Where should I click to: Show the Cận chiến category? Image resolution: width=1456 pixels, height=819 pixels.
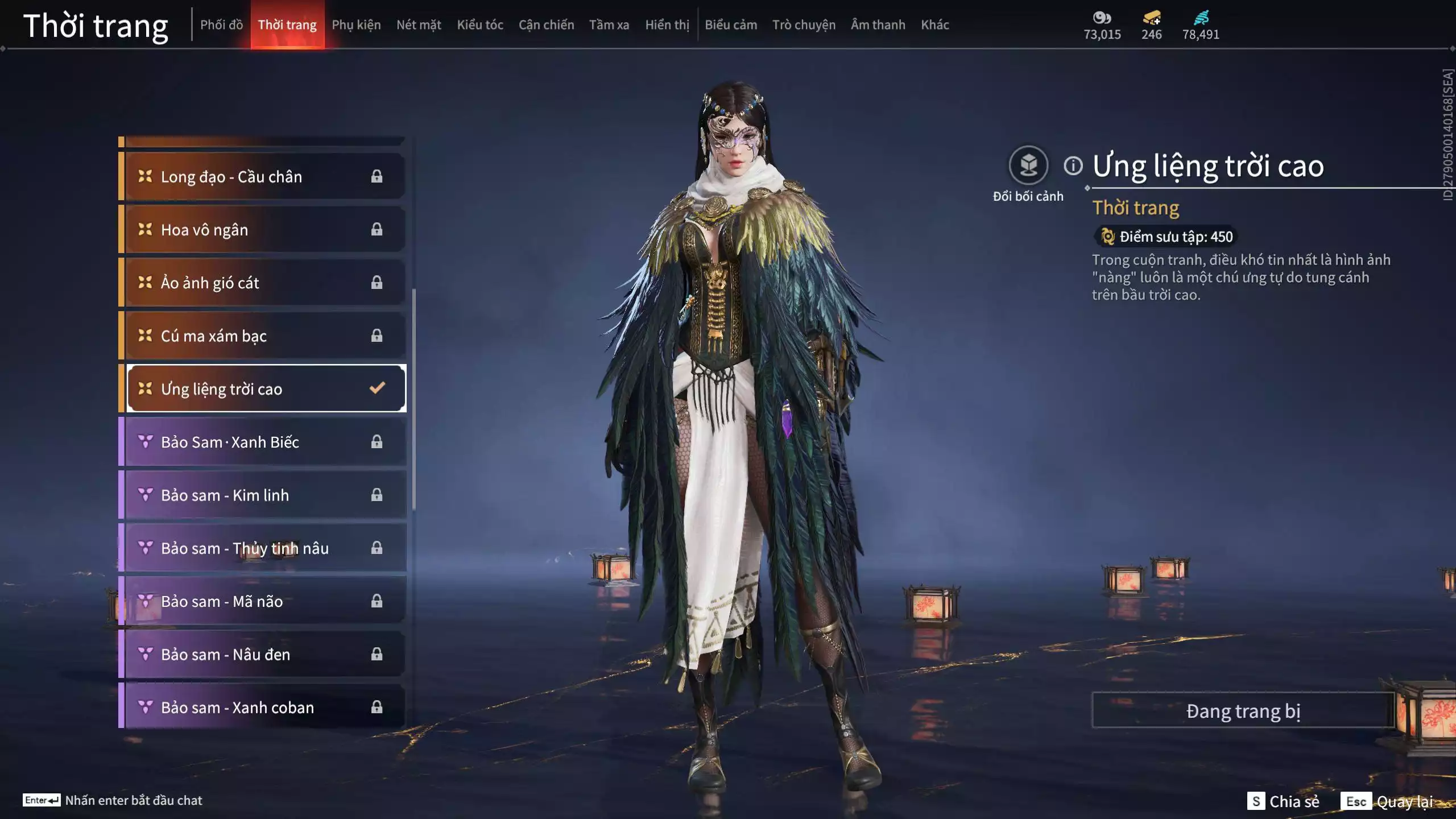click(546, 25)
